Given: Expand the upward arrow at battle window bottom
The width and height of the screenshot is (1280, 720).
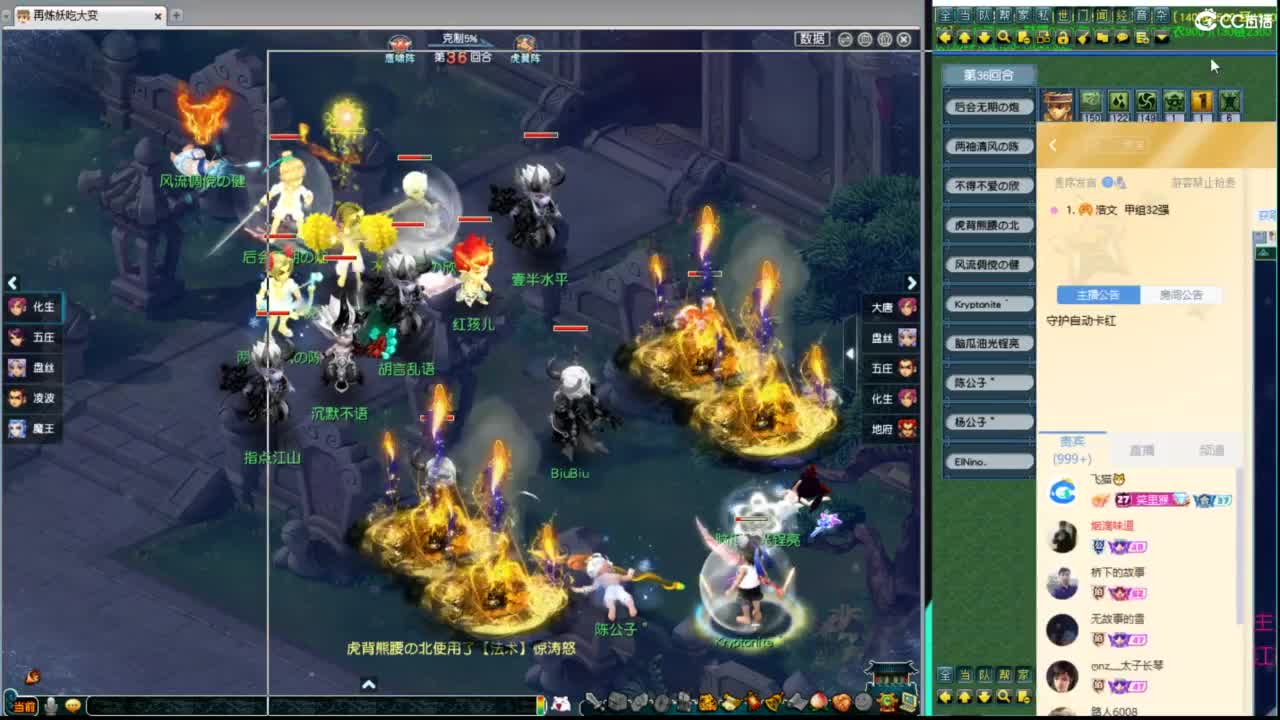Looking at the screenshot, I should (369, 686).
